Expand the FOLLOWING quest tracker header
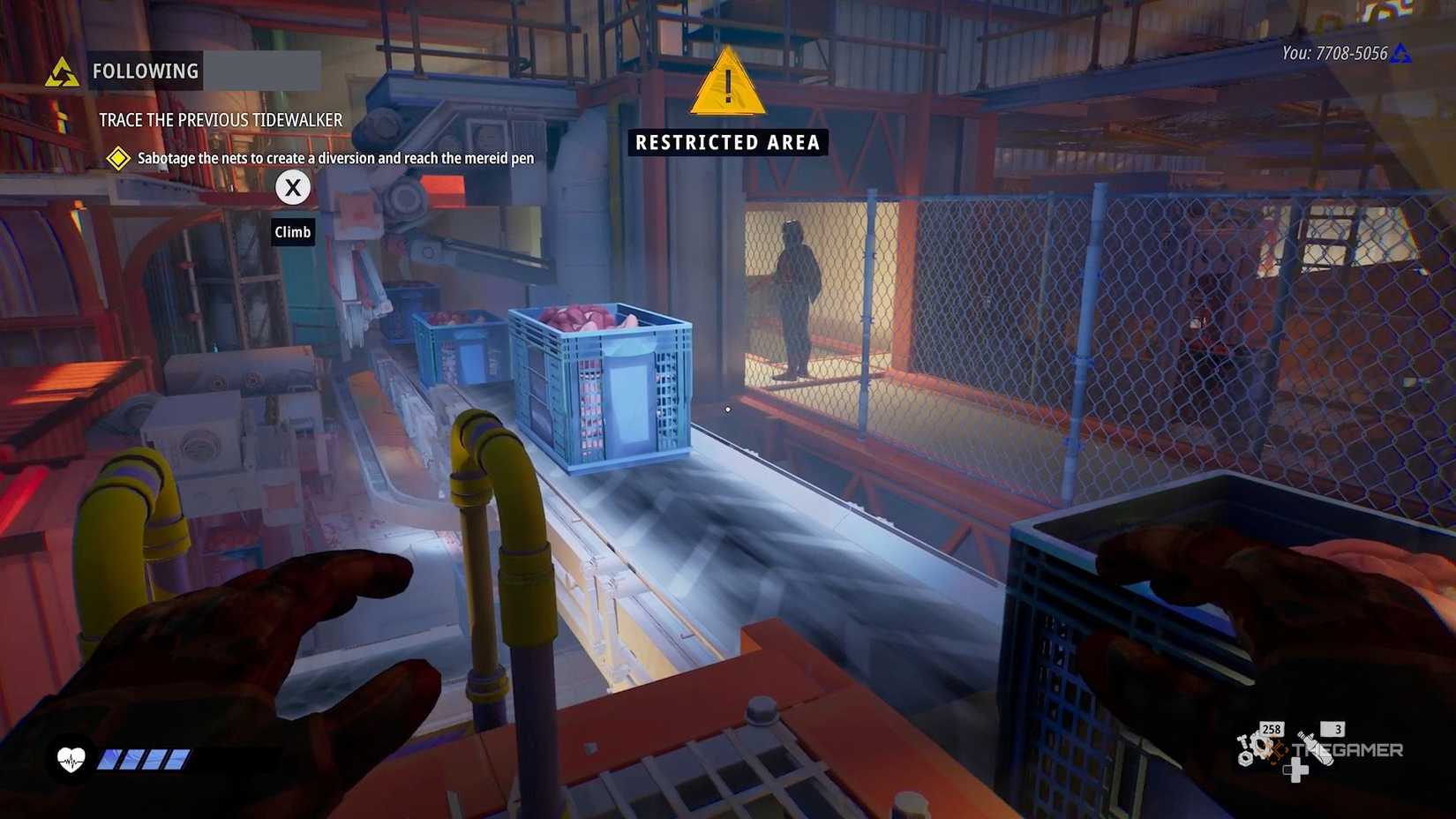Image resolution: width=1456 pixels, height=819 pixels. click(146, 71)
